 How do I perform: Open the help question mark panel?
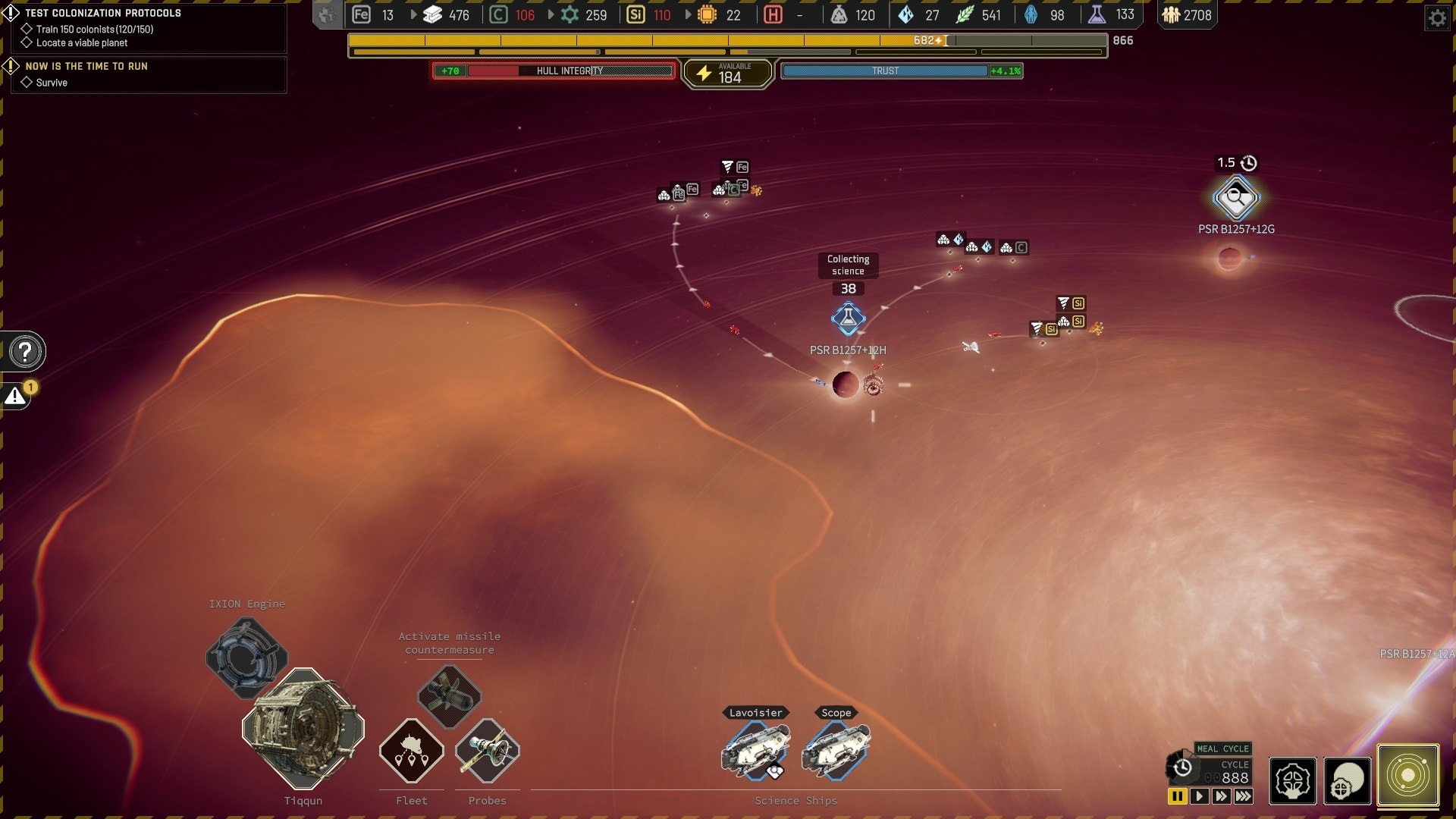[x=25, y=352]
